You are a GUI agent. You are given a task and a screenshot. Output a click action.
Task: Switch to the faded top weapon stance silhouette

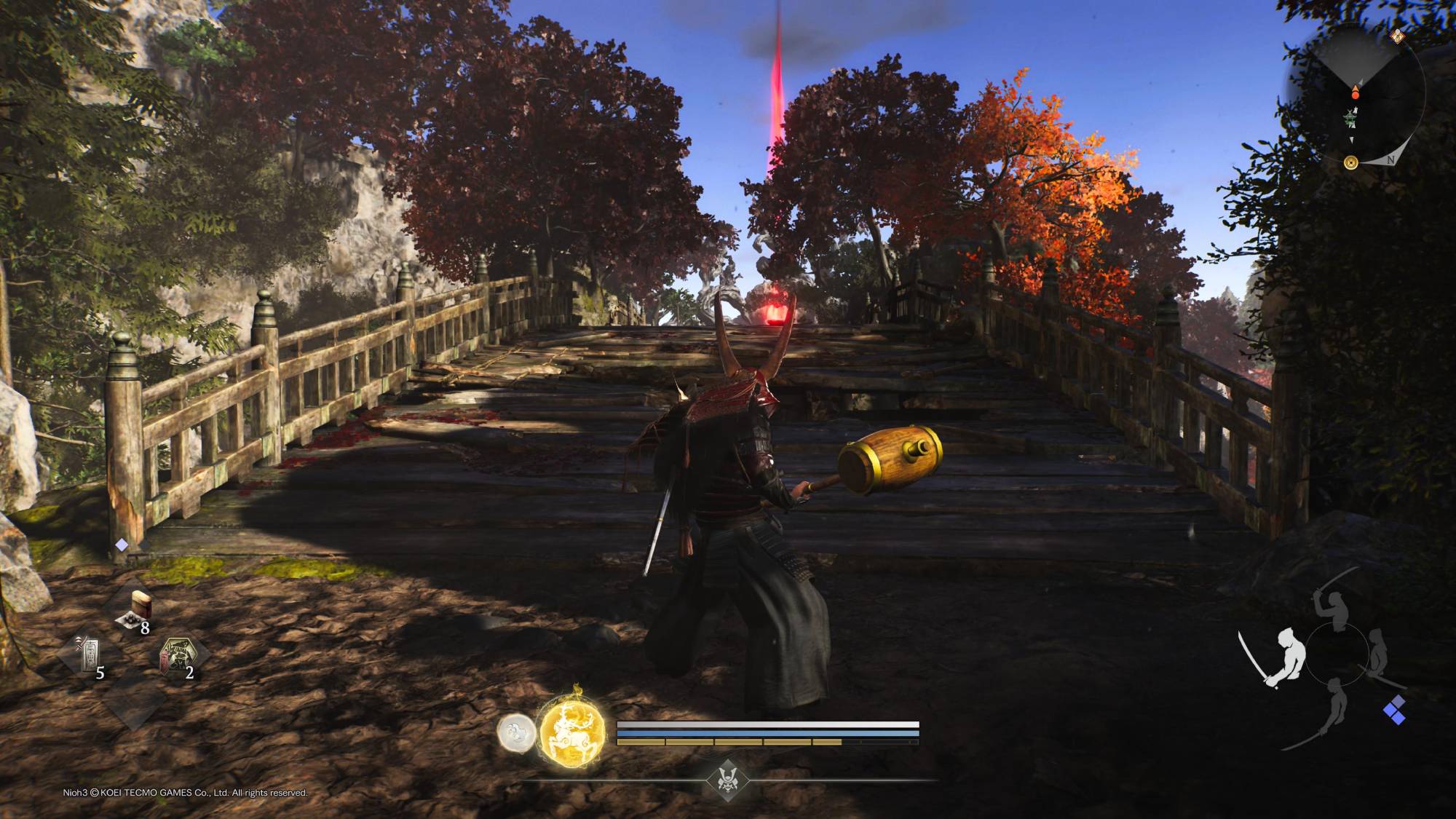click(x=1332, y=610)
